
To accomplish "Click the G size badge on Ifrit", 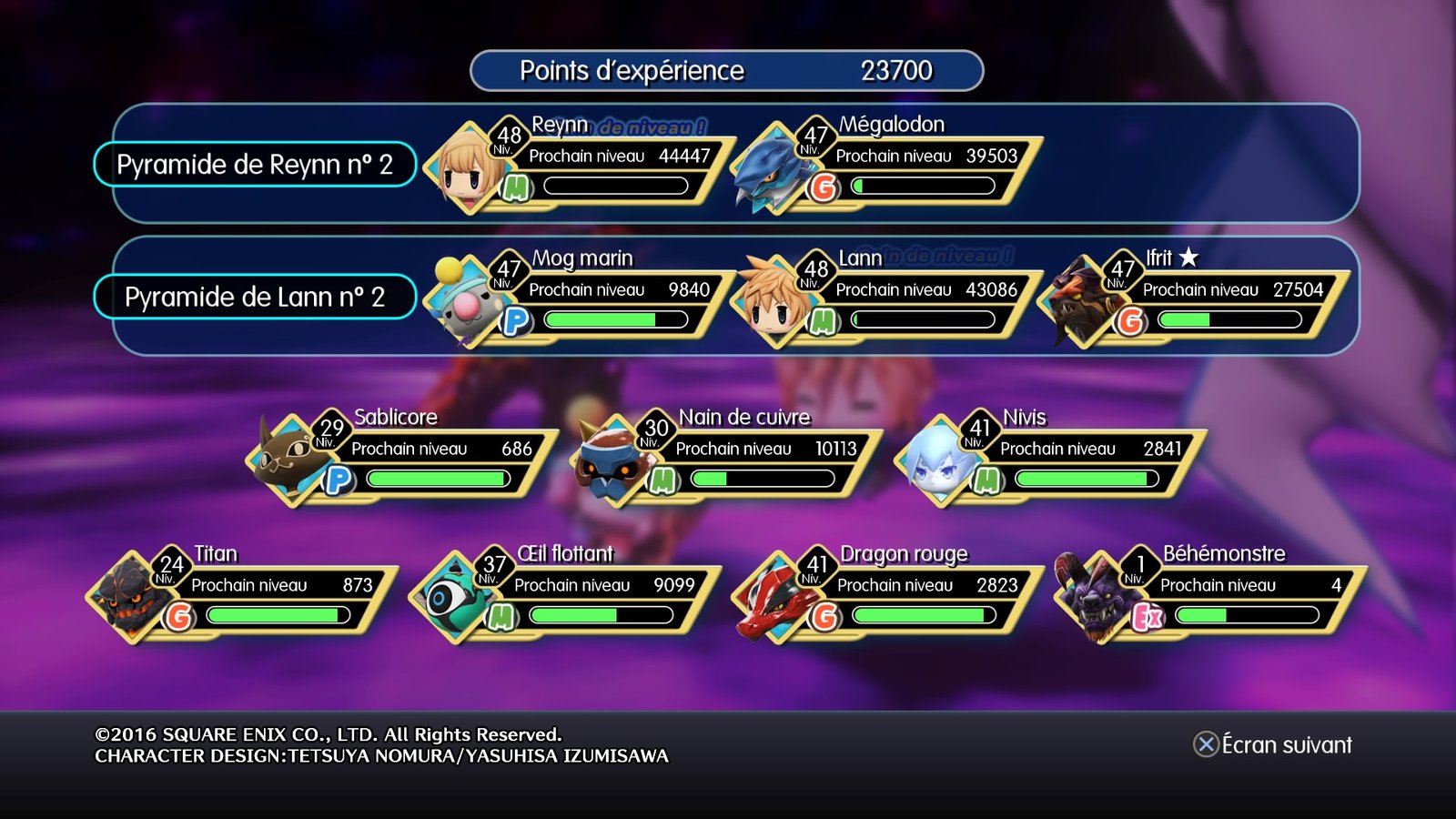I will (x=1129, y=318).
